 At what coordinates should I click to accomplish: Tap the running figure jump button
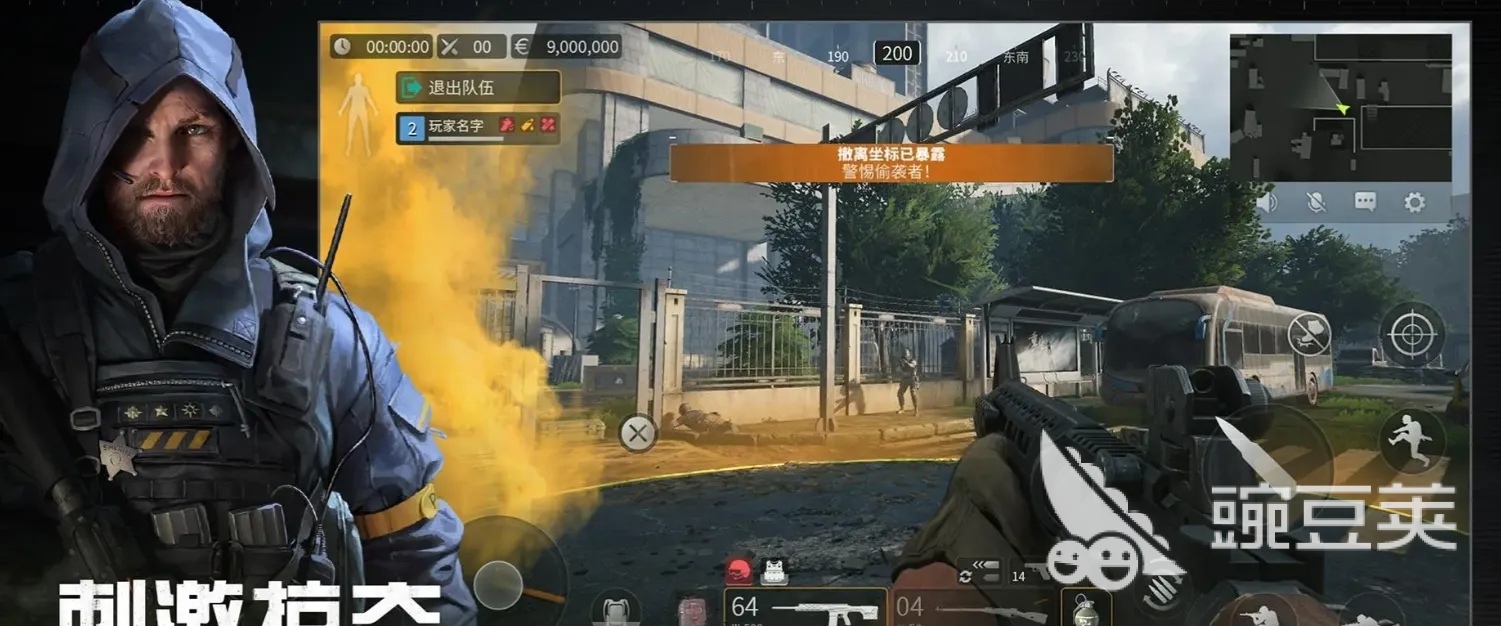pyautogui.click(x=1412, y=440)
